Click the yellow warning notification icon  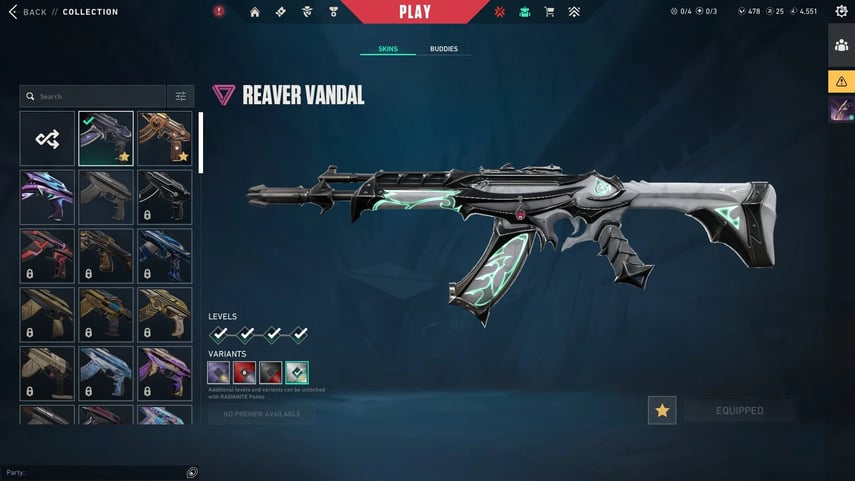841,81
